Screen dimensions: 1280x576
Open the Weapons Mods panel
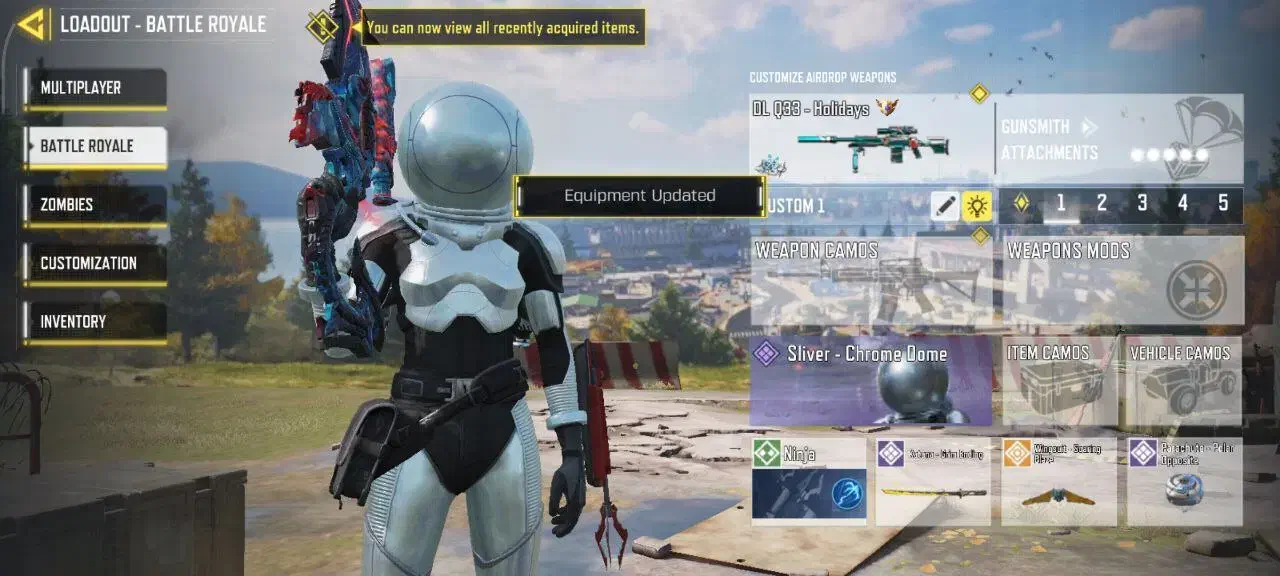(x=1124, y=280)
